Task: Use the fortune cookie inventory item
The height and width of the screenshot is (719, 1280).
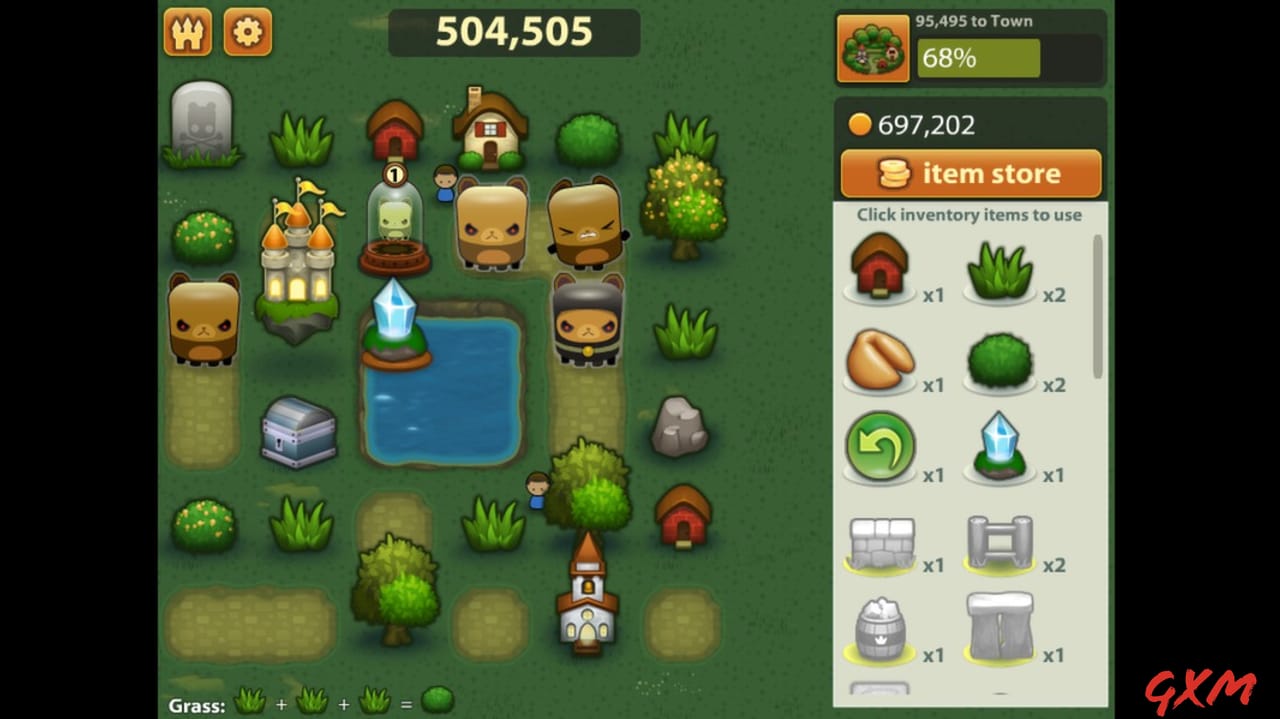Action: [x=879, y=362]
